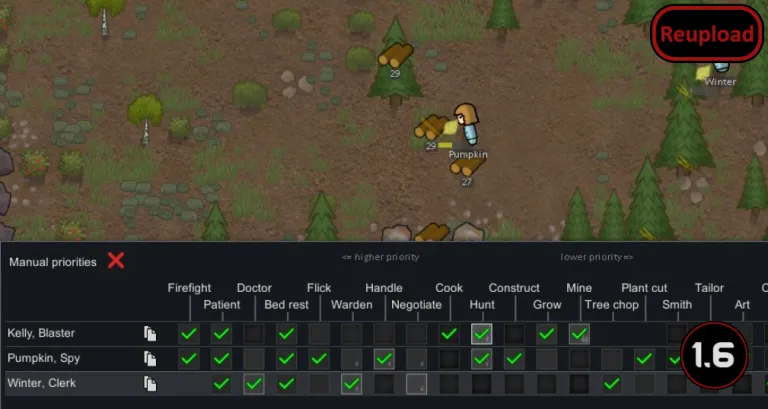Image resolution: width=768 pixels, height=409 pixels.
Task: Uncheck Kelly's Firefight work box
Action: point(189,333)
